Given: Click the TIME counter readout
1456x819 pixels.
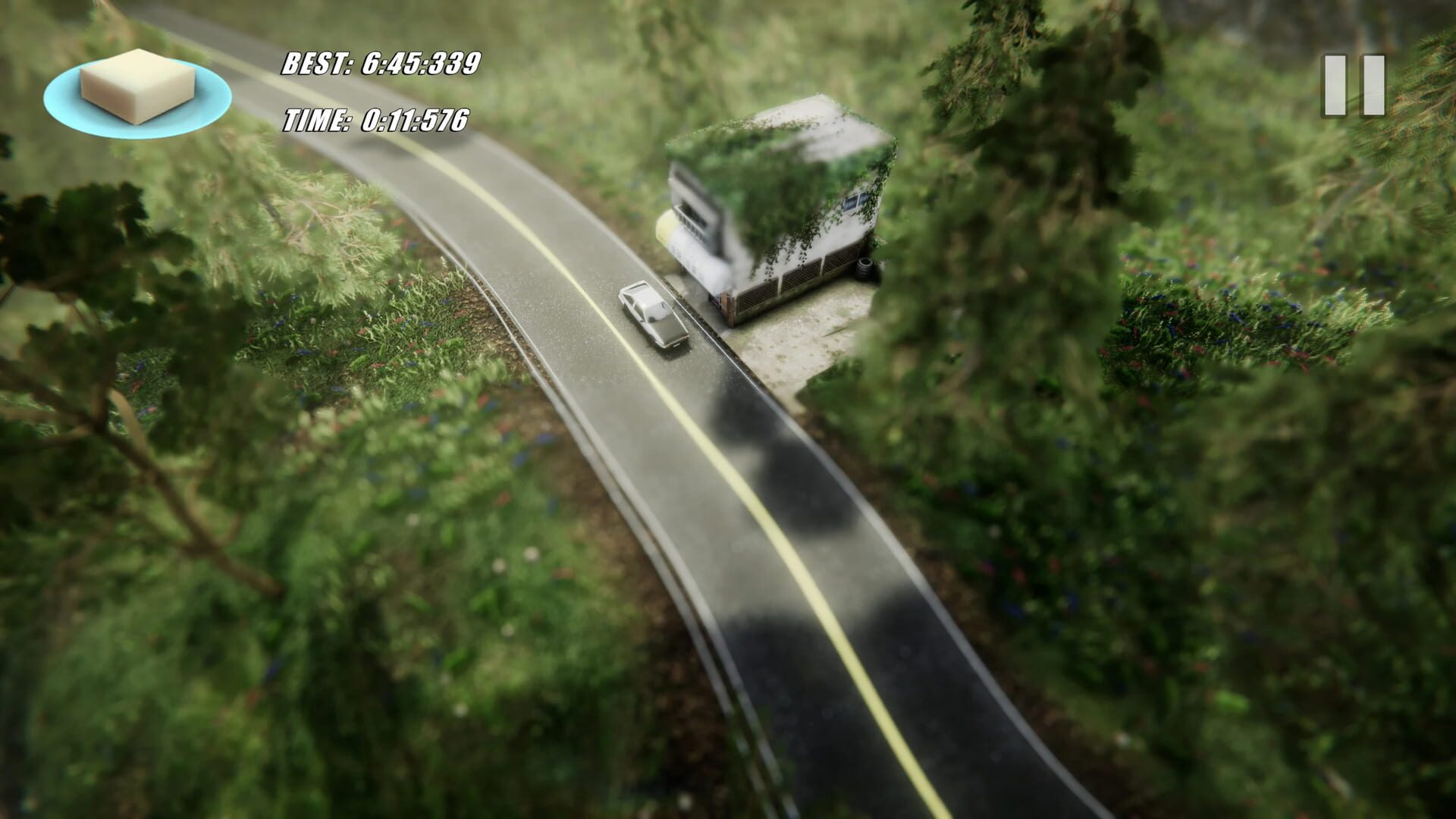Looking at the screenshot, I should point(375,120).
